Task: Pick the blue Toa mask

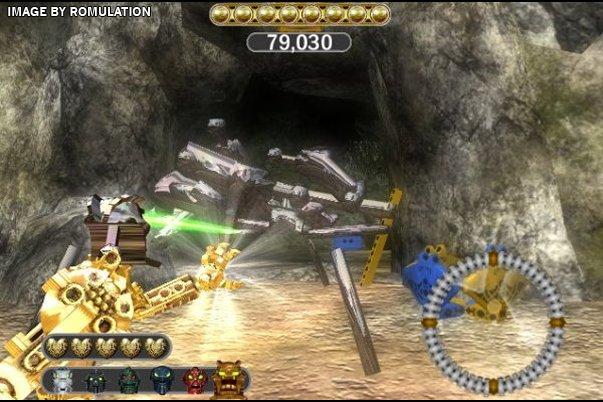Action: tap(161, 381)
